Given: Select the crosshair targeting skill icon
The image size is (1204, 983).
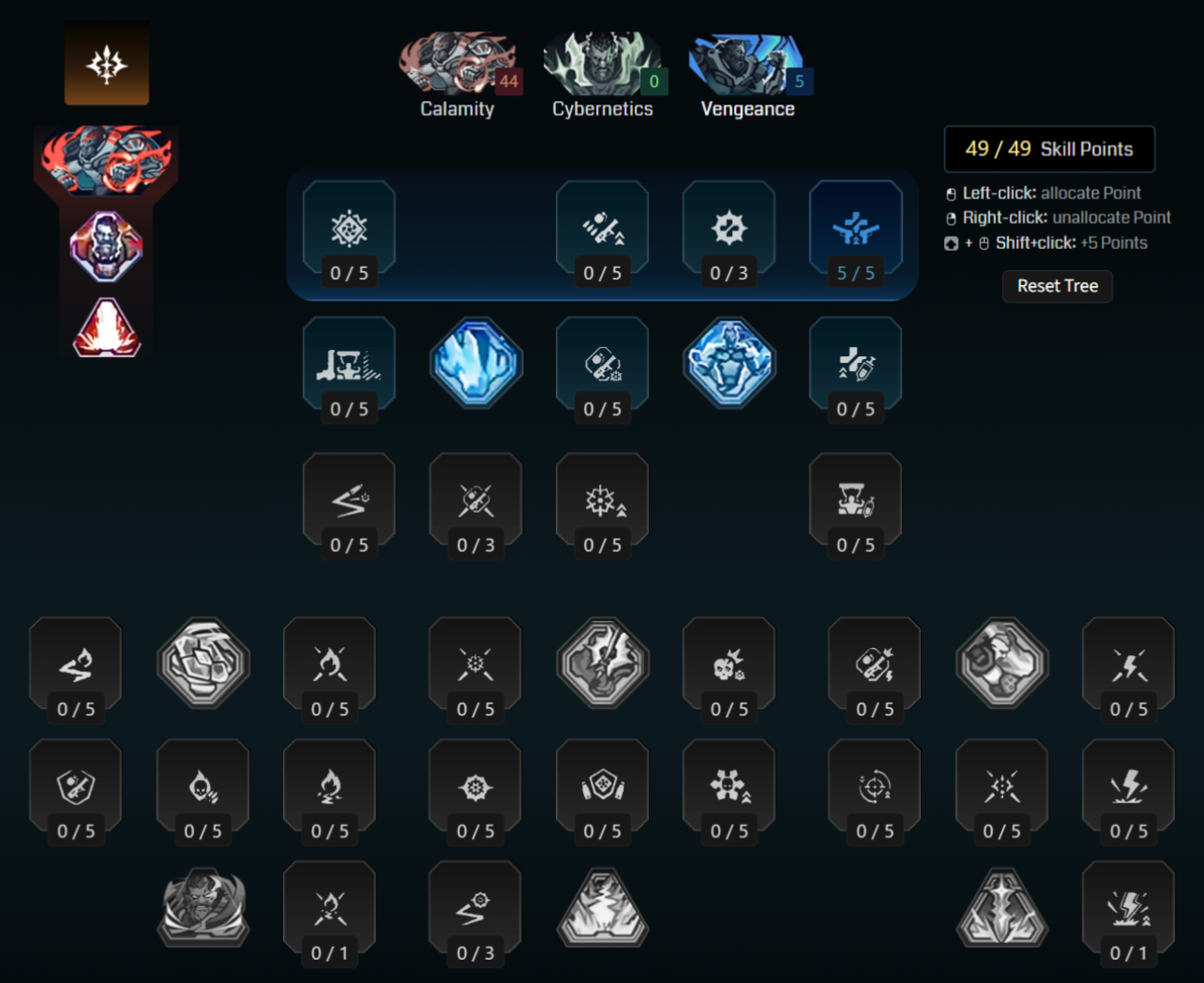Looking at the screenshot, I should coord(874,786).
